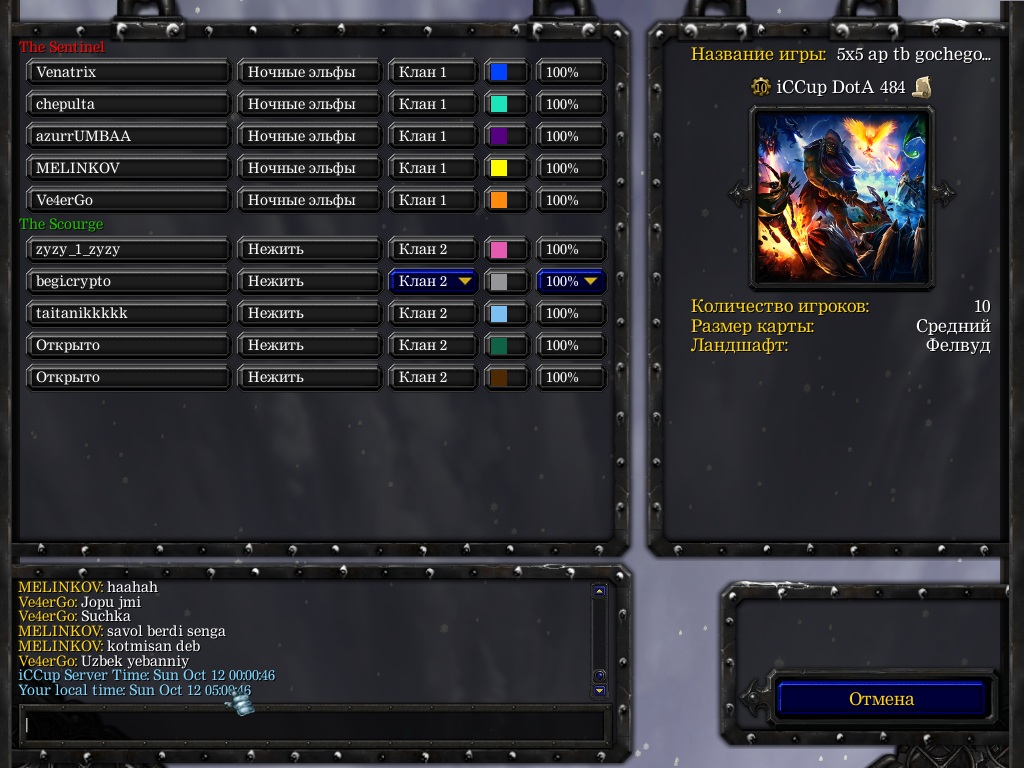Viewport: 1024px width, 768px height.
Task: Click the chat scrollbar bottom arrow
Action: 599,690
